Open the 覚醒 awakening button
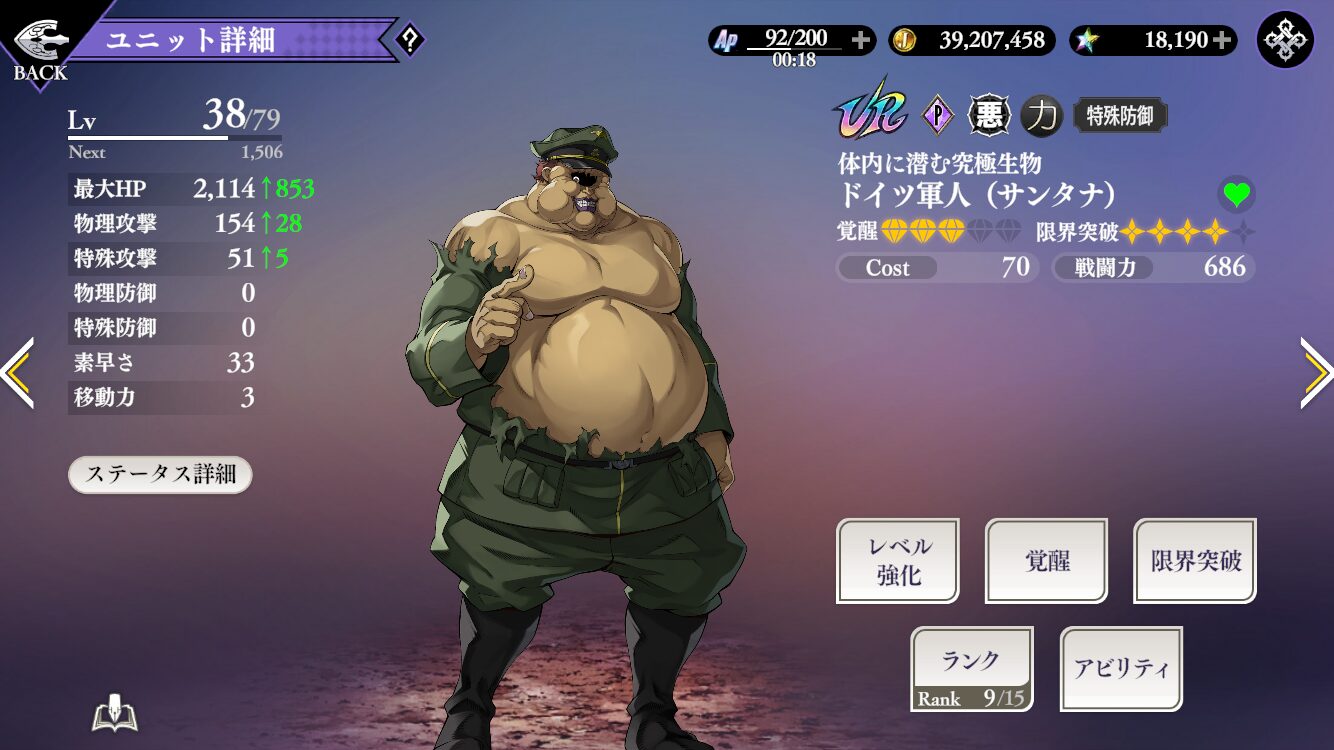Image resolution: width=1334 pixels, height=750 pixels. pos(1046,560)
